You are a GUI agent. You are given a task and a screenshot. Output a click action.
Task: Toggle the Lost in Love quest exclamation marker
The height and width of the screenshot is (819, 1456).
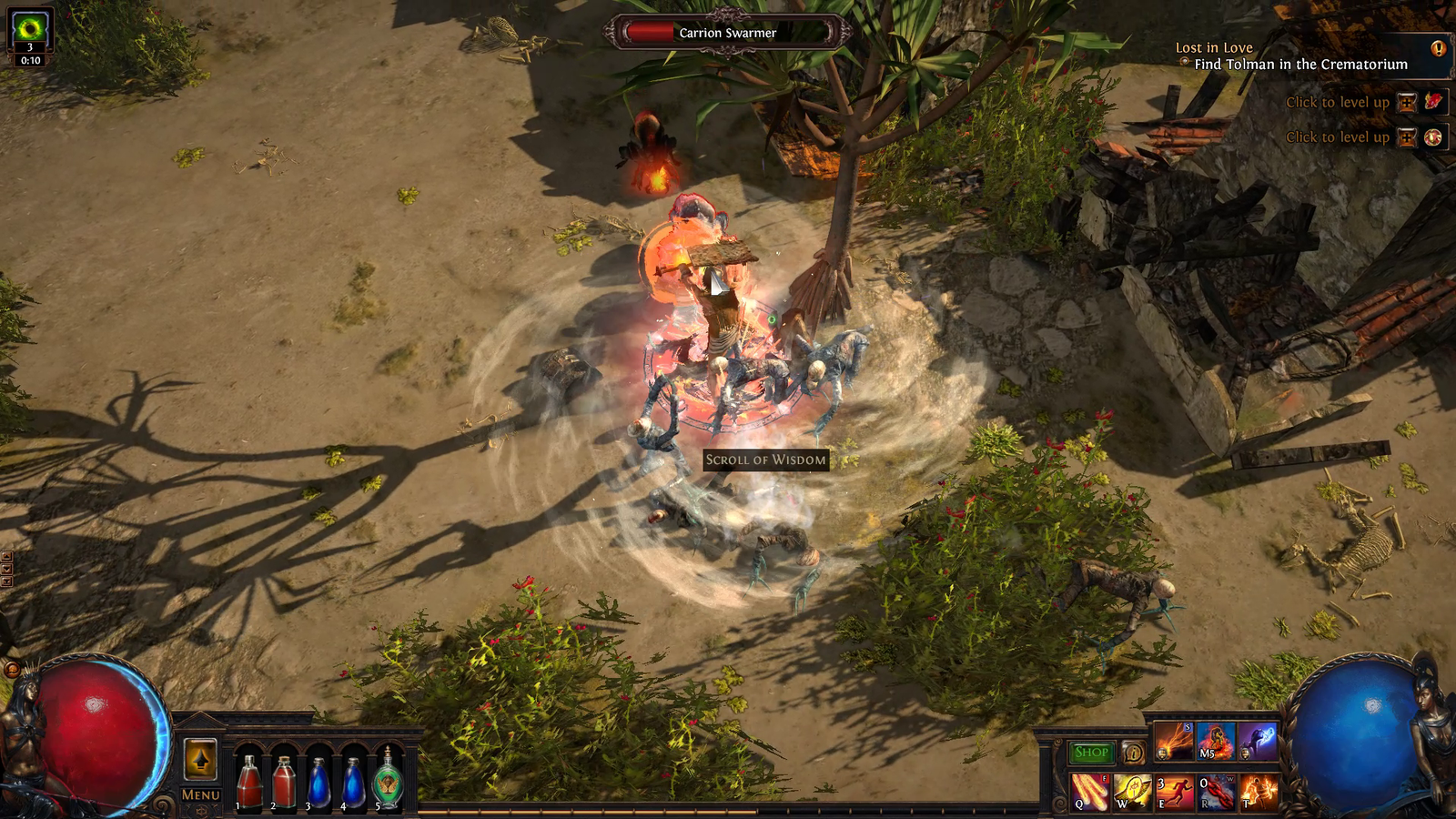pos(1438,47)
